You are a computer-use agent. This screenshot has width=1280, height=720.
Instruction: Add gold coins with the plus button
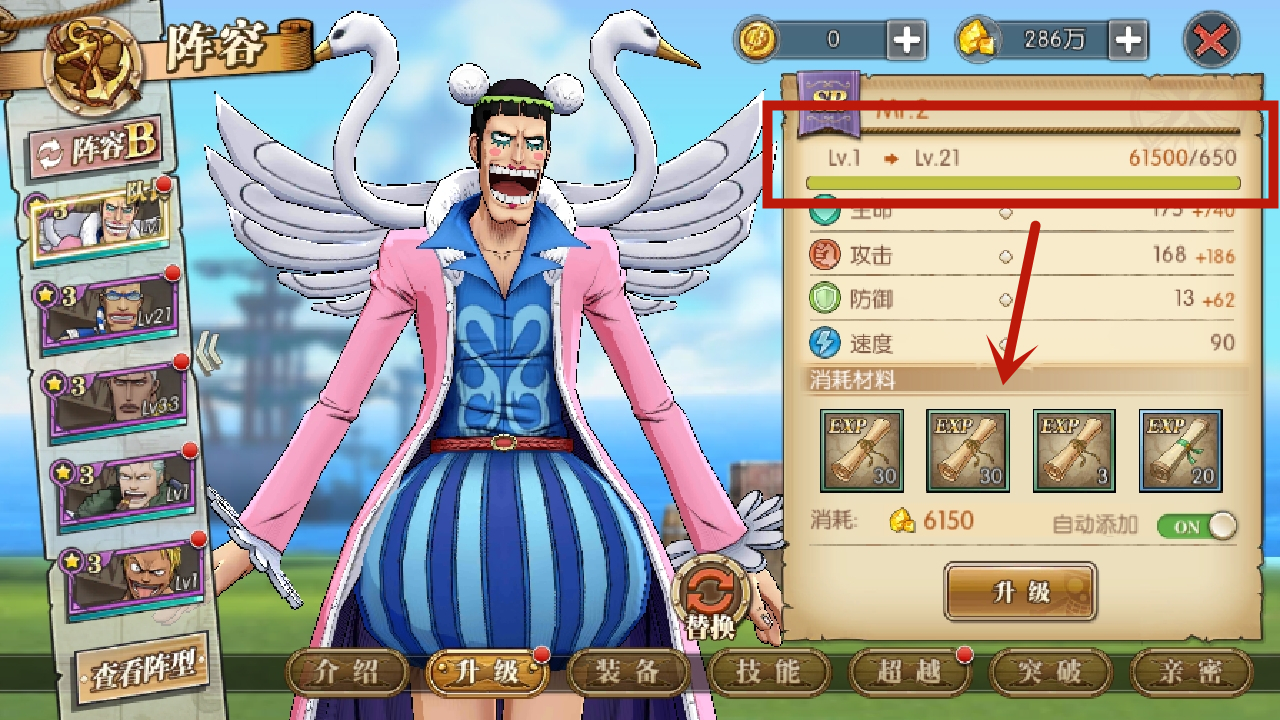click(907, 40)
